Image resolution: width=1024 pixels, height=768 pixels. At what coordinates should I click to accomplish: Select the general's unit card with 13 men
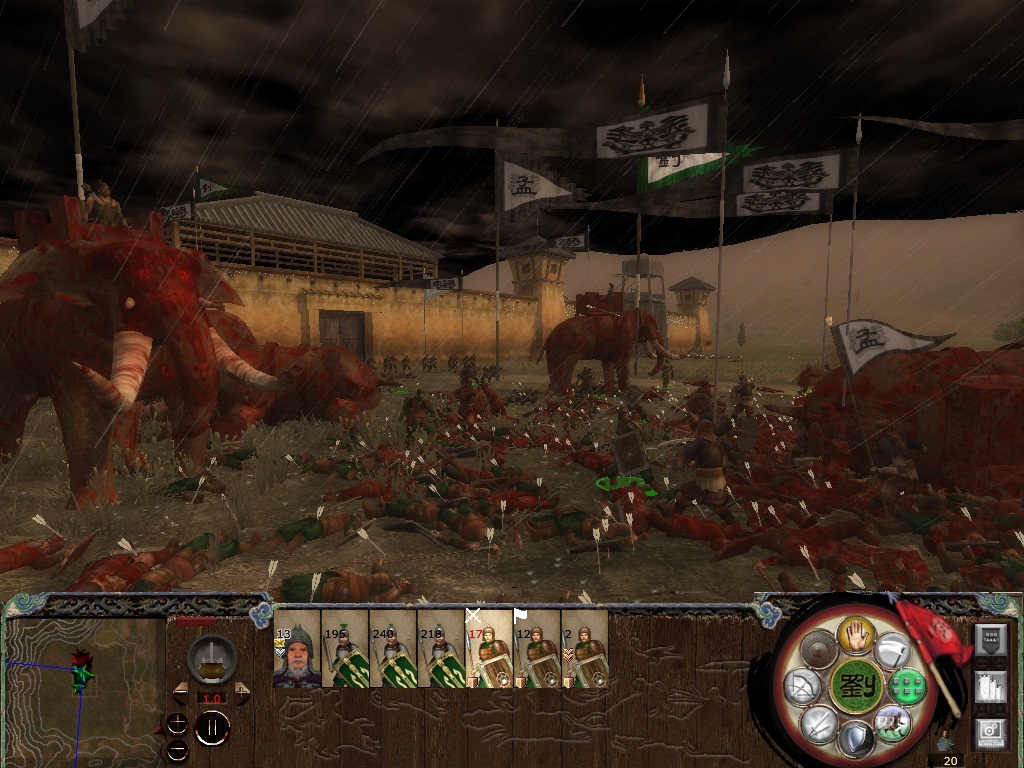(x=297, y=649)
